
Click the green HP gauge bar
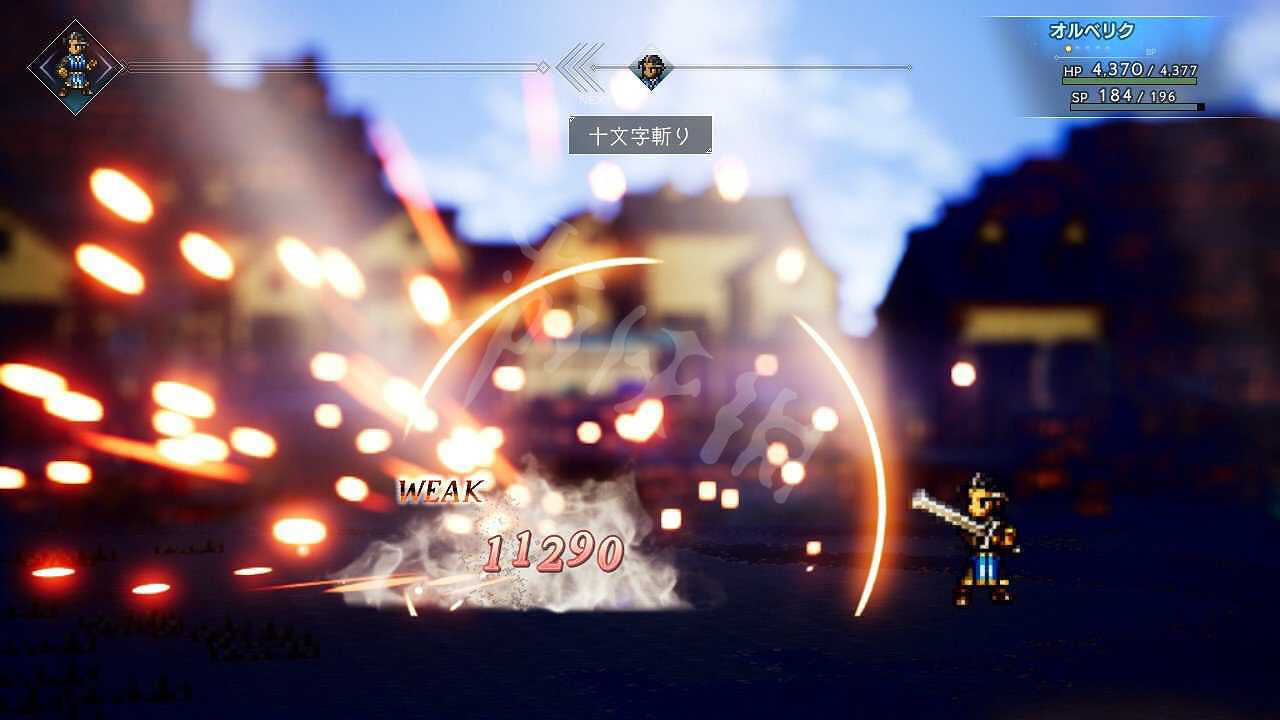pos(1130,81)
